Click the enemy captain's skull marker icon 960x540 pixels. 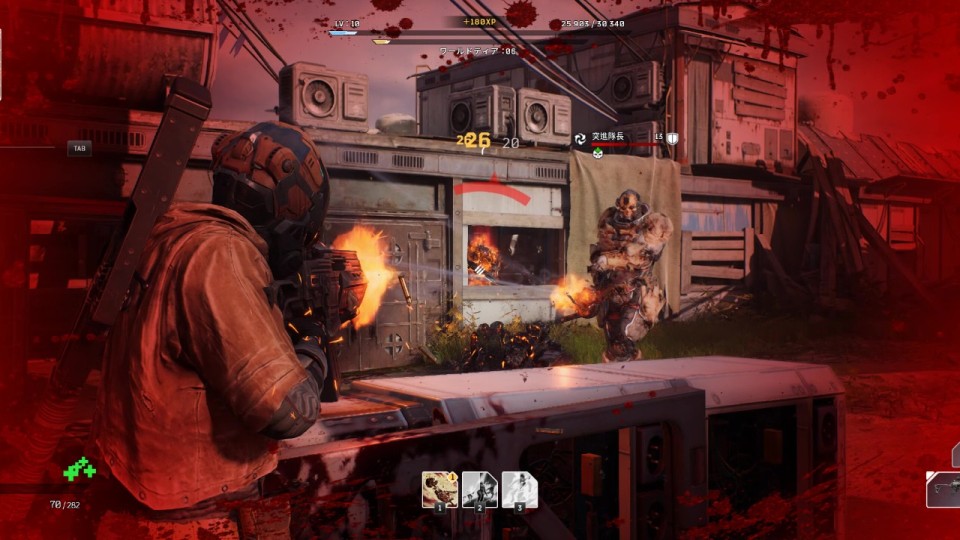[596, 155]
